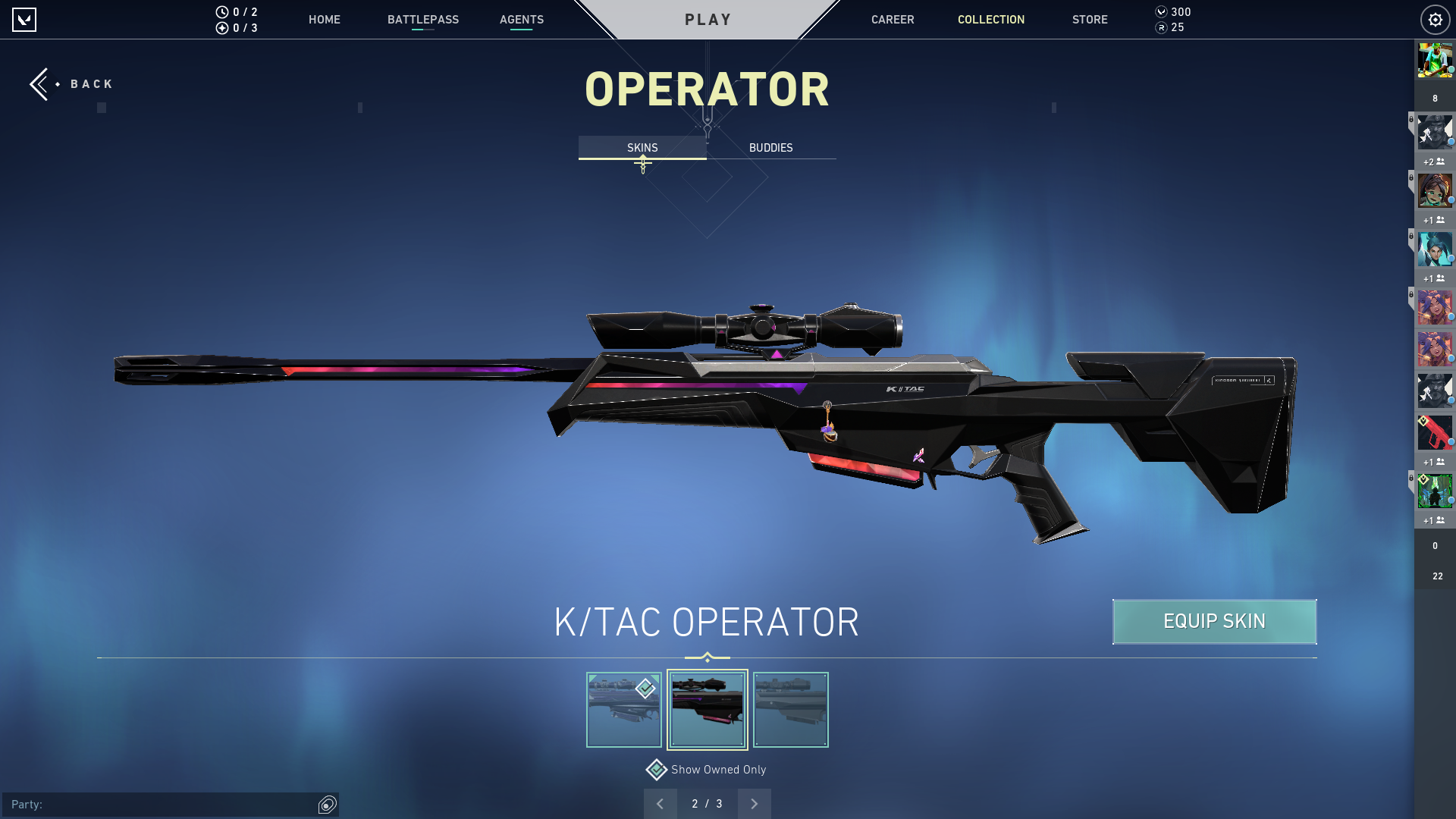Select the black K/TAC Operator thumbnail
The image size is (1456, 819).
tap(707, 710)
